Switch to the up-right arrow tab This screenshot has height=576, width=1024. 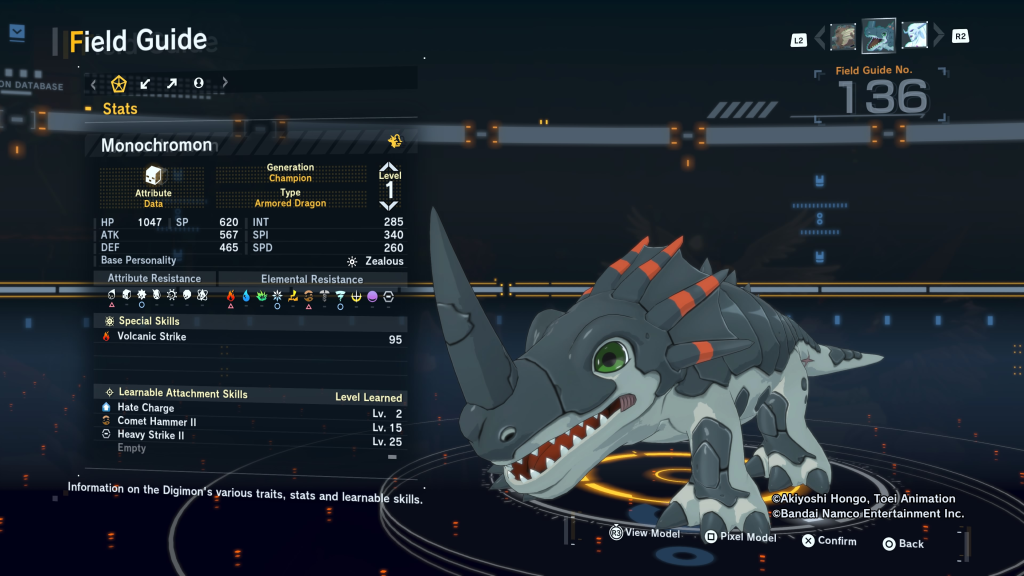click(172, 84)
